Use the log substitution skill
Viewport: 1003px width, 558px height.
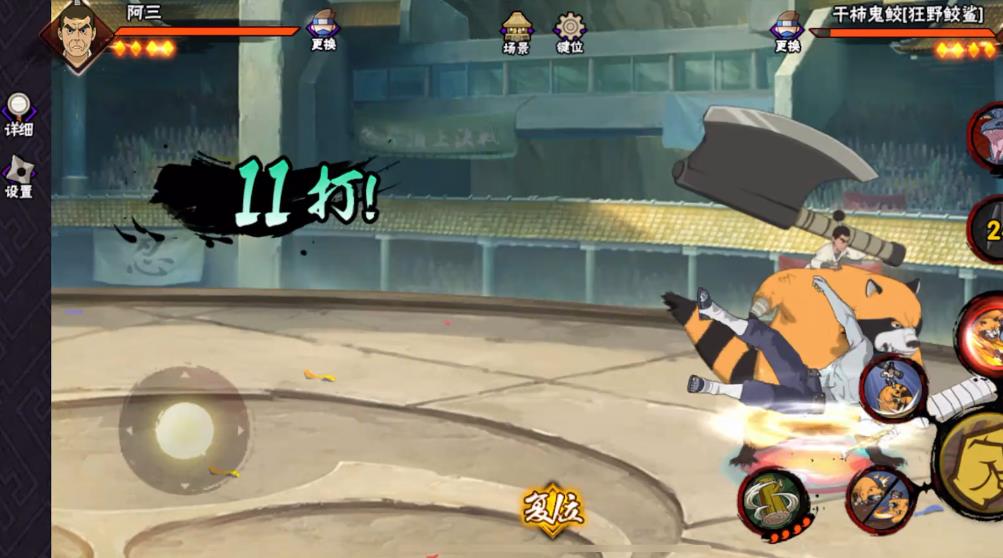(774, 497)
